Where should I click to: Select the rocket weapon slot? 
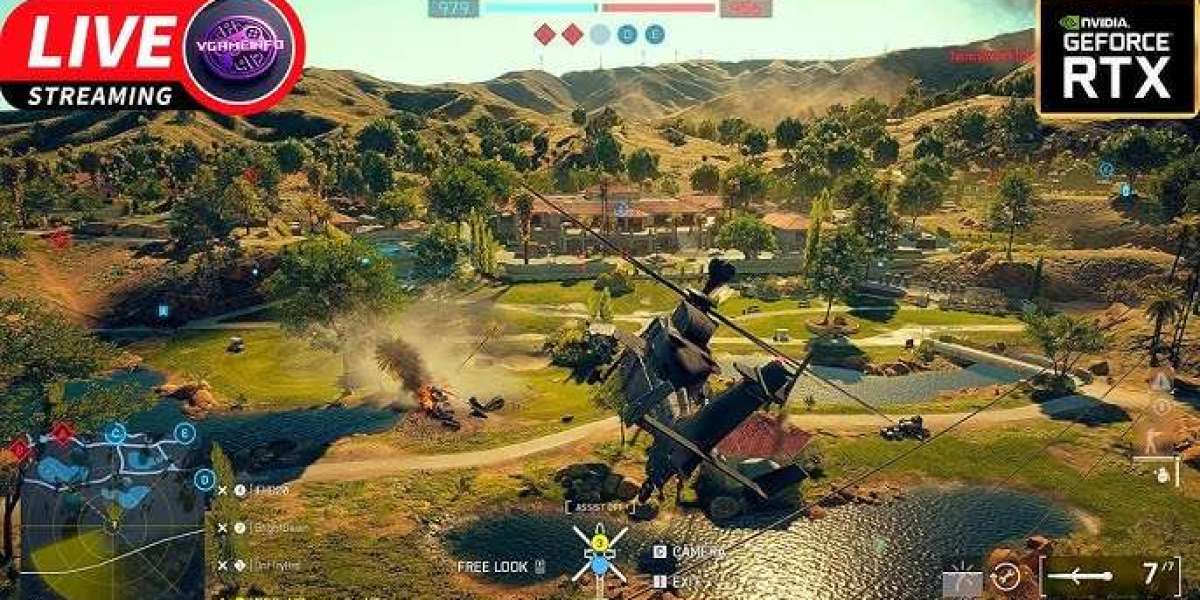[x=1108, y=576]
